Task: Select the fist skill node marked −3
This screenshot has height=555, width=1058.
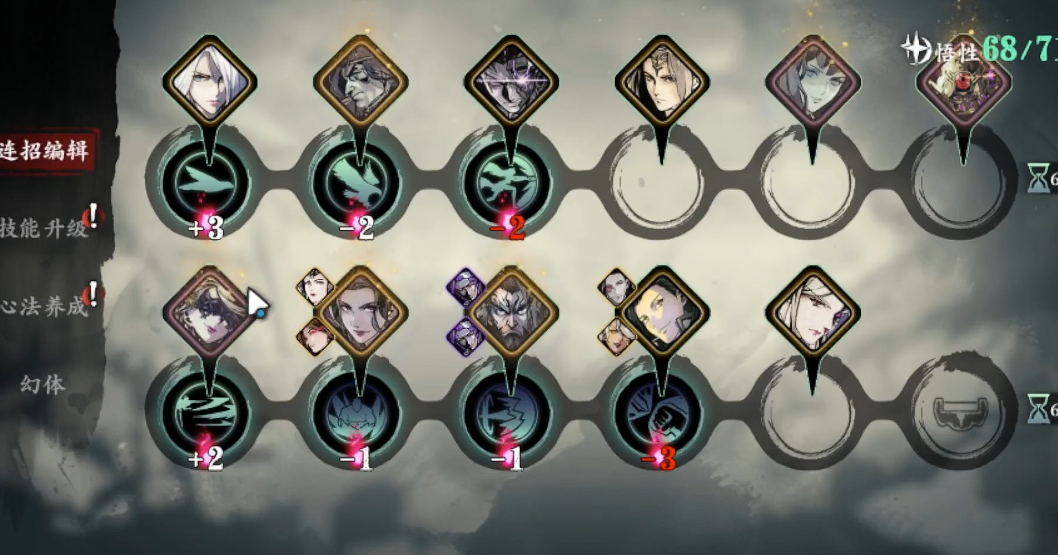Action: [x=659, y=411]
